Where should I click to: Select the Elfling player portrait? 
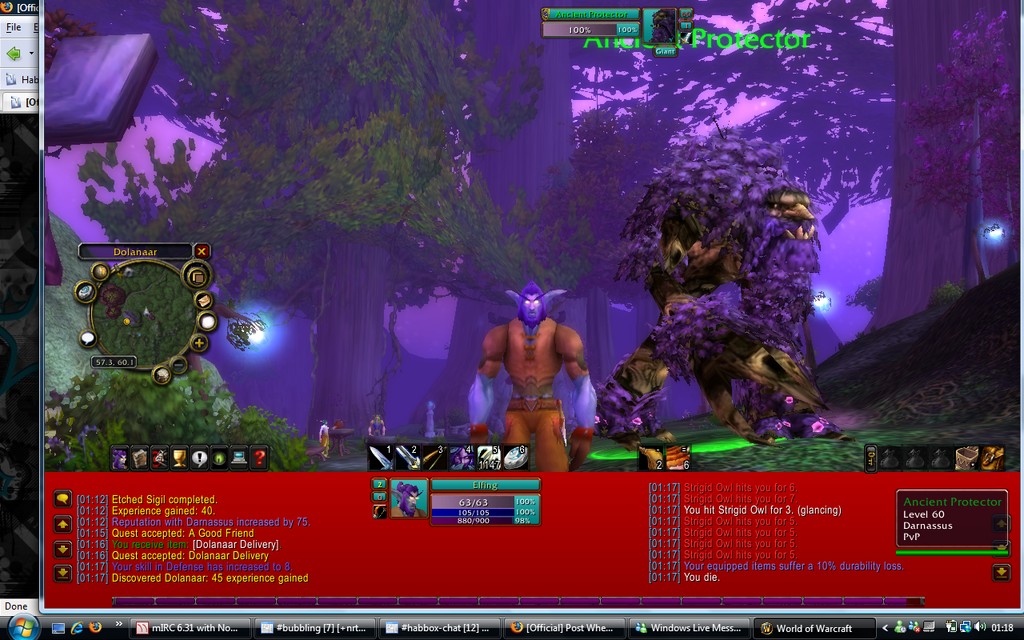coord(409,498)
